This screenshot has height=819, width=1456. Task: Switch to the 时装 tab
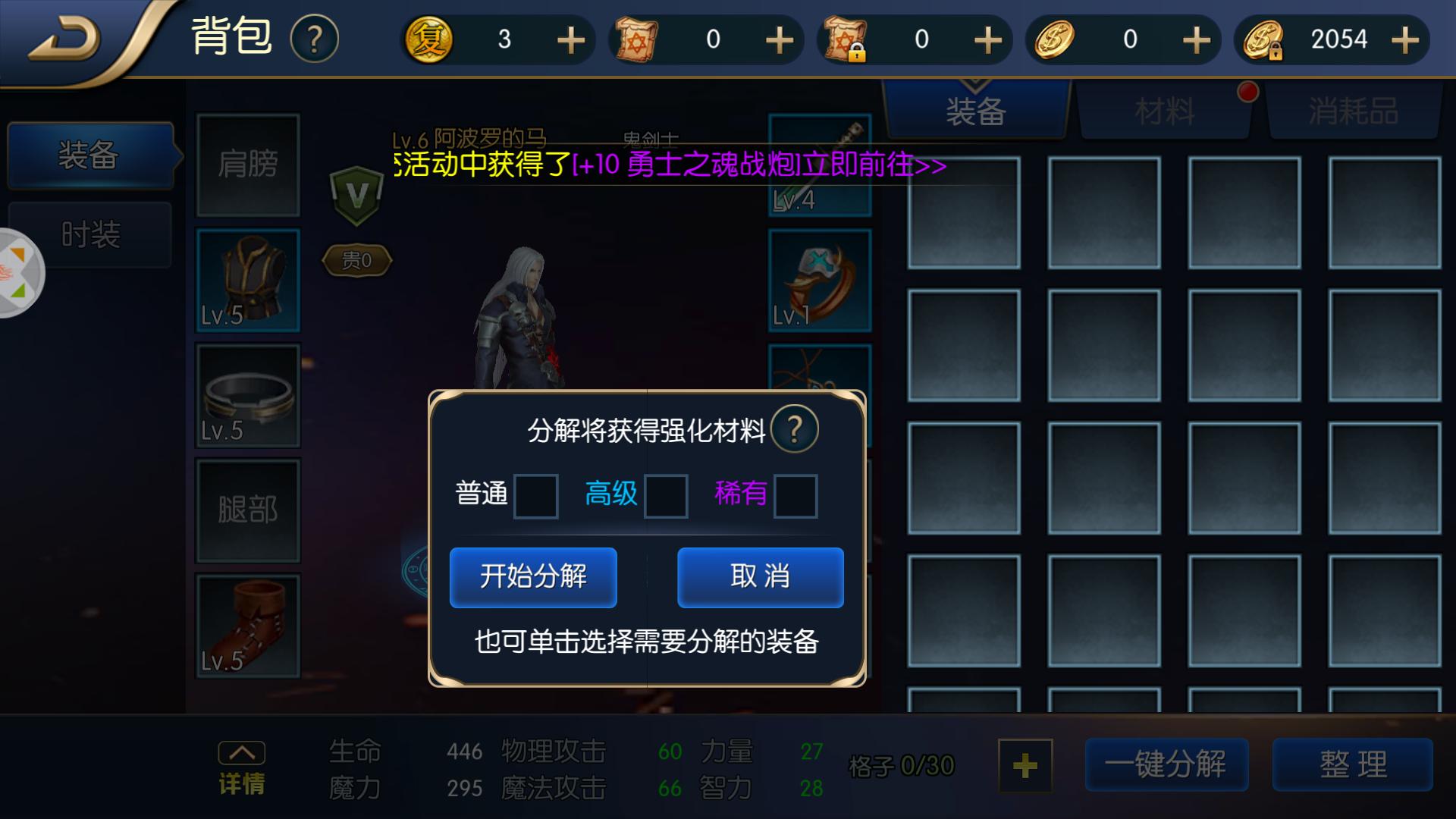[90, 235]
